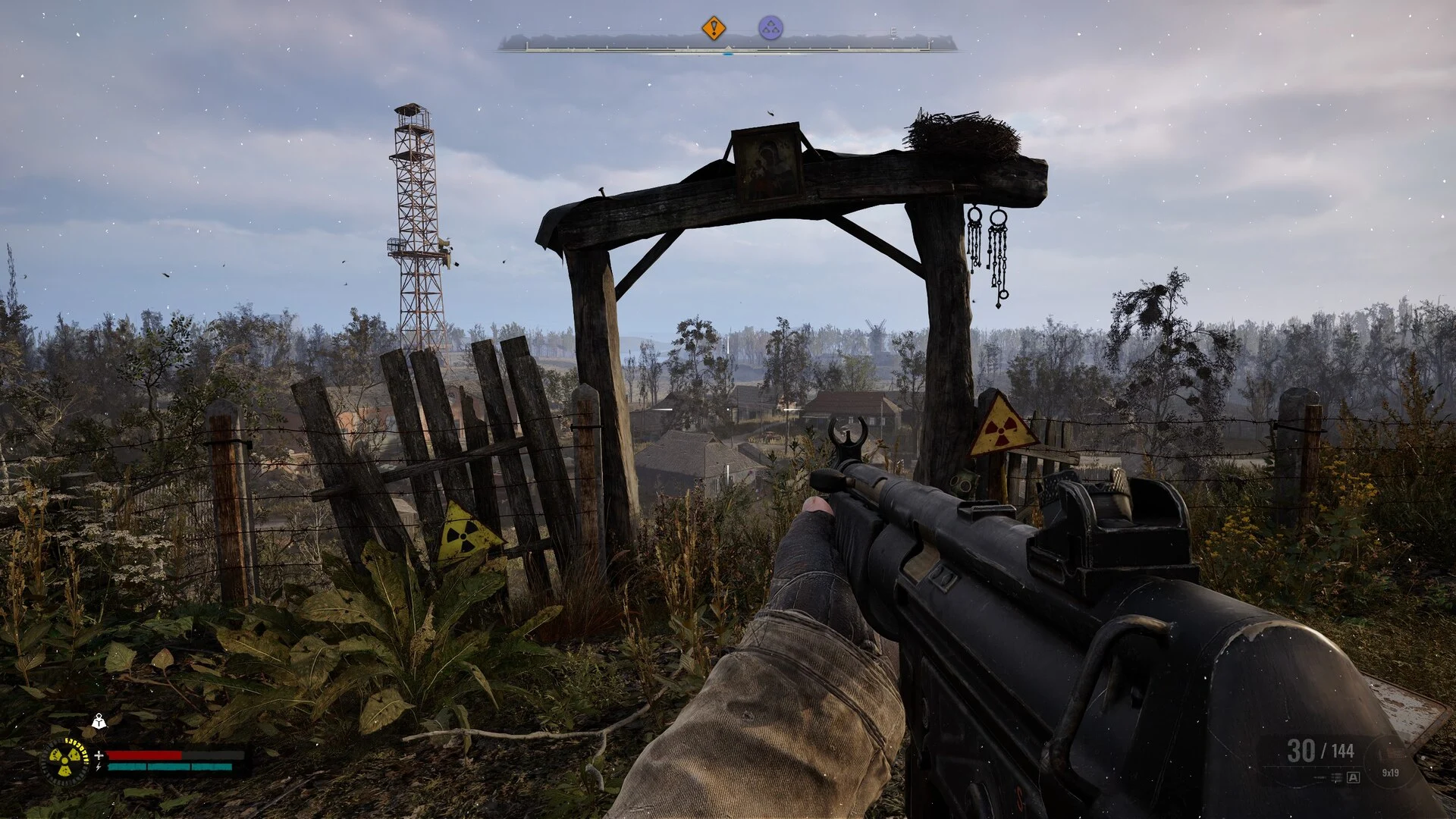Click the yellow radiation trefoil gauge

pyautogui.click(x=64, y=761)
